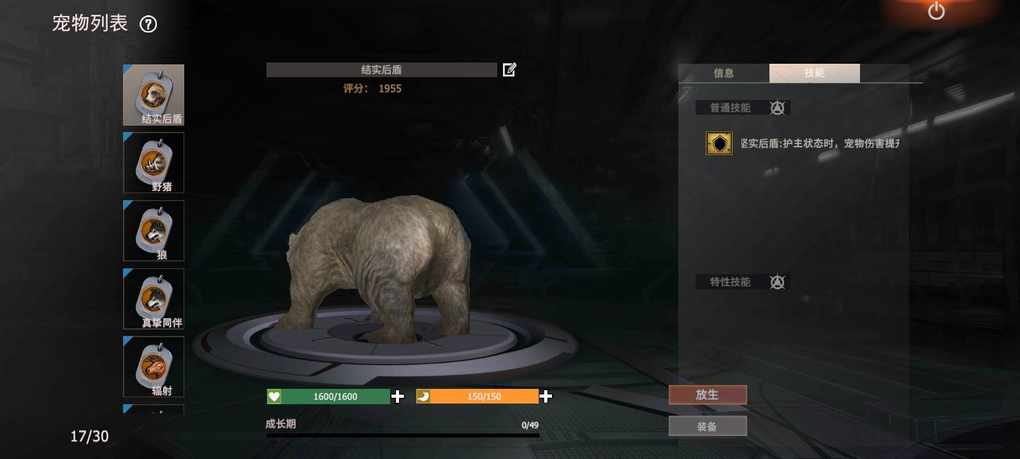Add hunger with the orange bar plus
The width and height of the screenshot is (1020, 459).
(546, 396)
